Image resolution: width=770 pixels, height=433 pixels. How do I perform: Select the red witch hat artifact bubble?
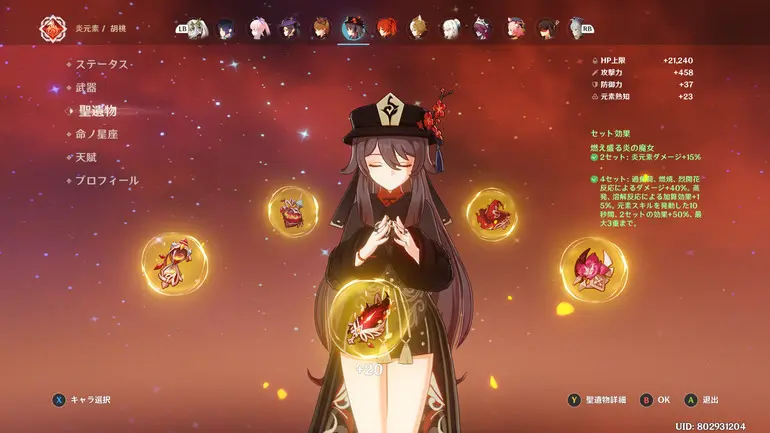491,214
